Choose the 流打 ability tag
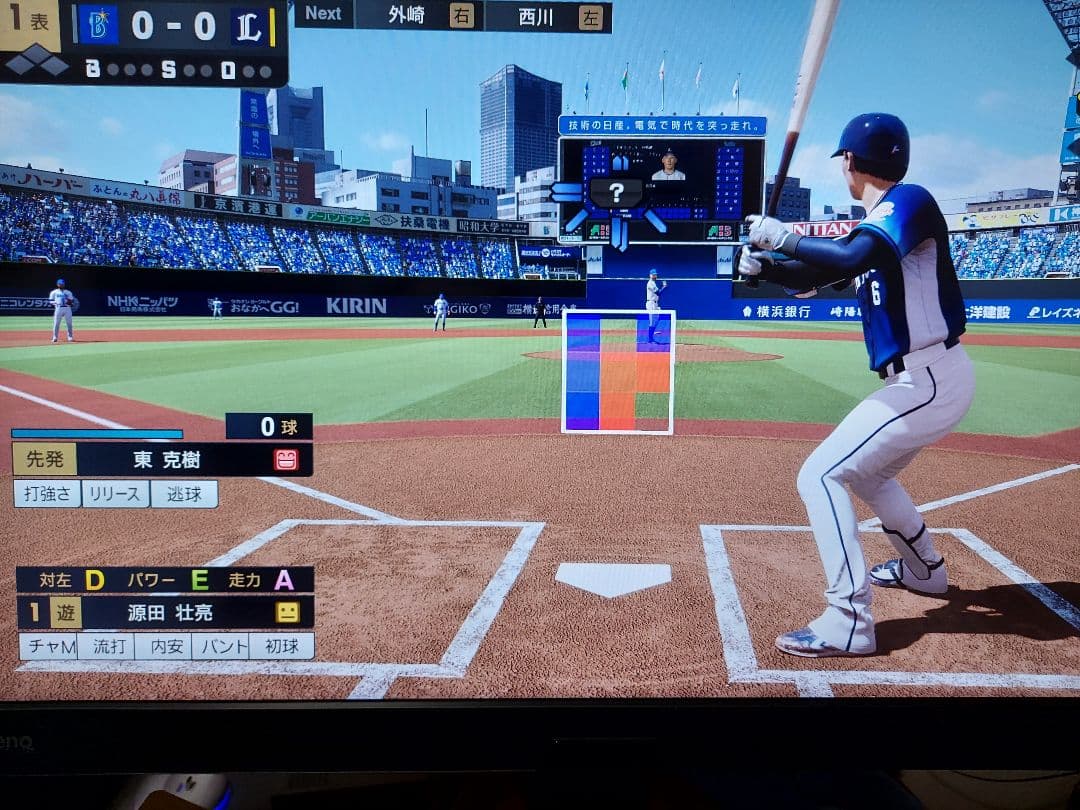Screen dimensions: 1080x810 click(x=105, y=646)
